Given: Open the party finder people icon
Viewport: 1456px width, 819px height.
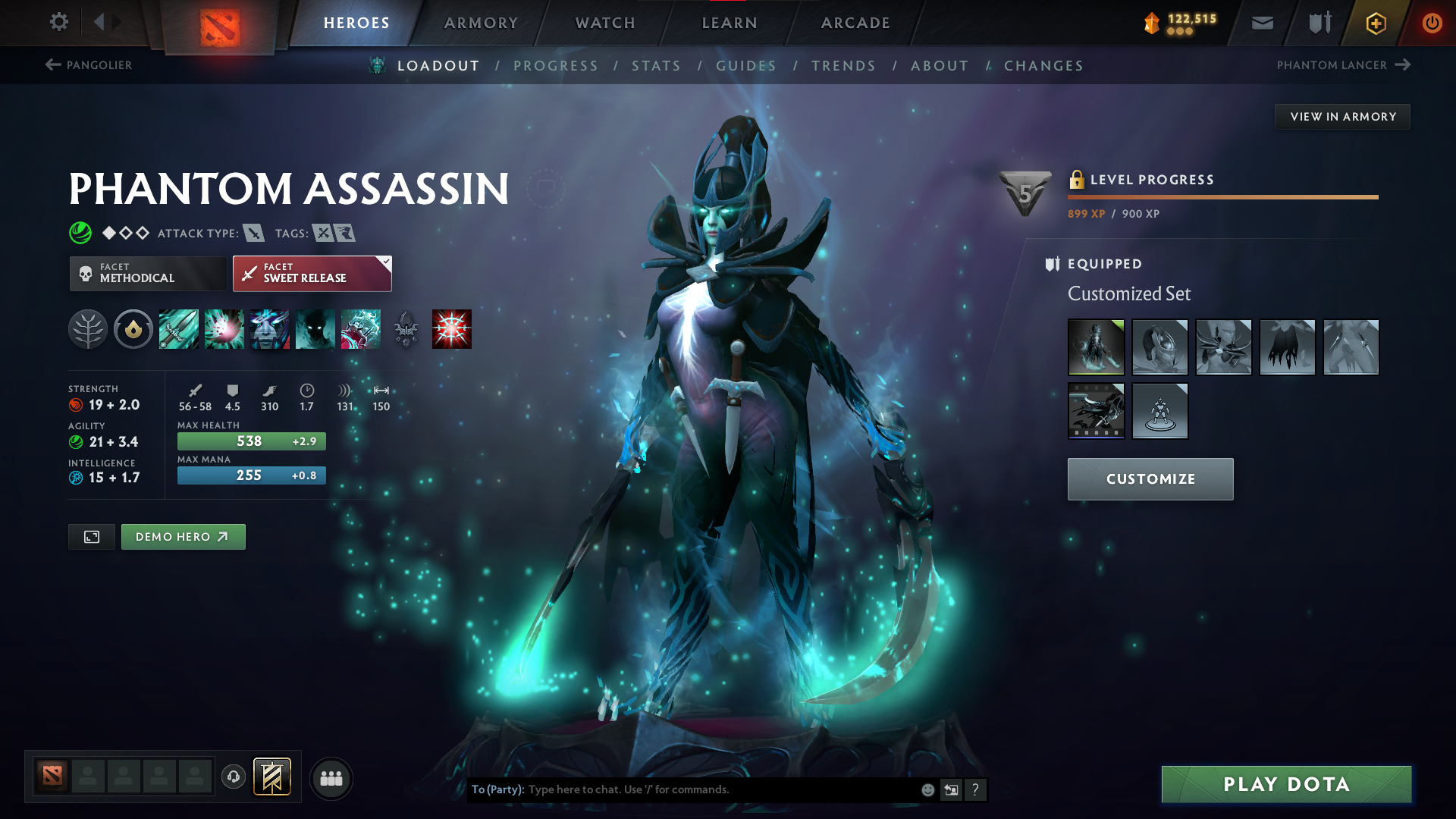Looking at the screenshot, I should coord(331,778).
